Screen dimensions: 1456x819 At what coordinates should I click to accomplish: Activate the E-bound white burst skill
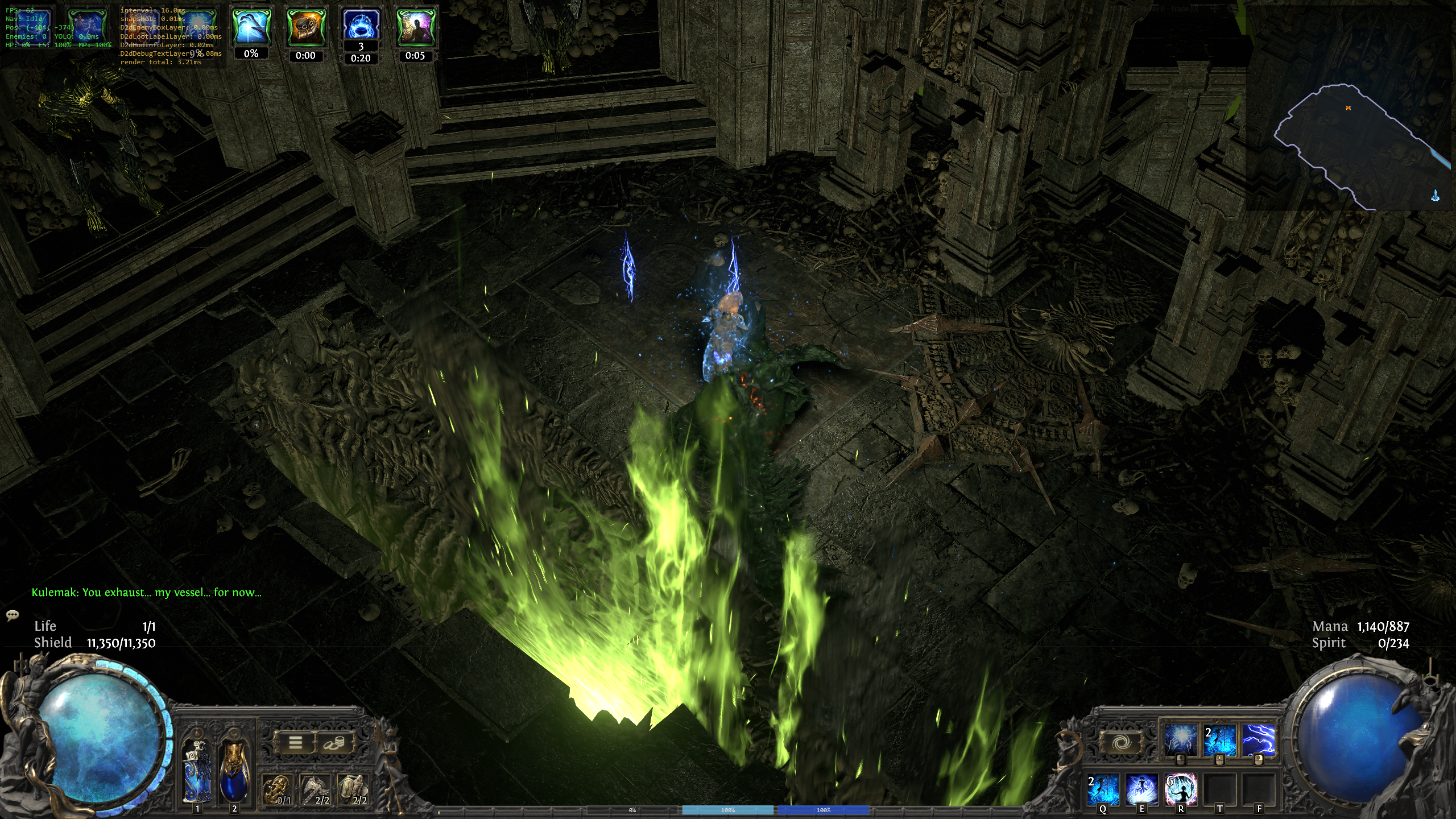[x=1141, y=789]
